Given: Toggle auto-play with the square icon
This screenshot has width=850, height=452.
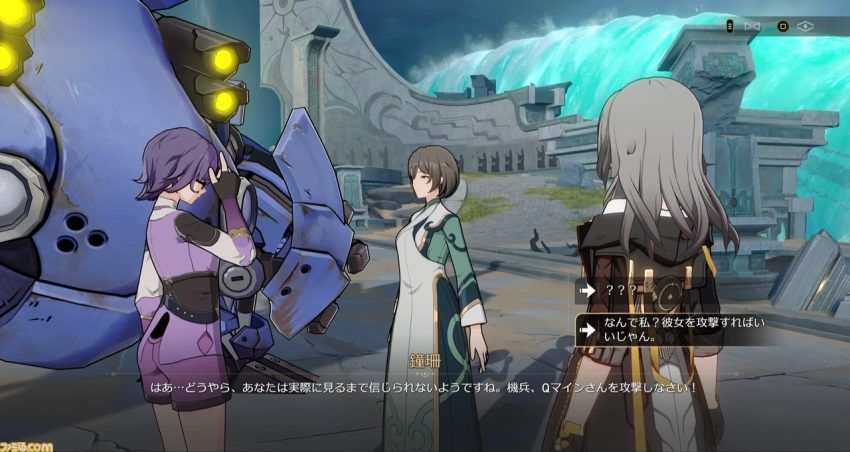Looking at the screenshot, I should [782, 25].
